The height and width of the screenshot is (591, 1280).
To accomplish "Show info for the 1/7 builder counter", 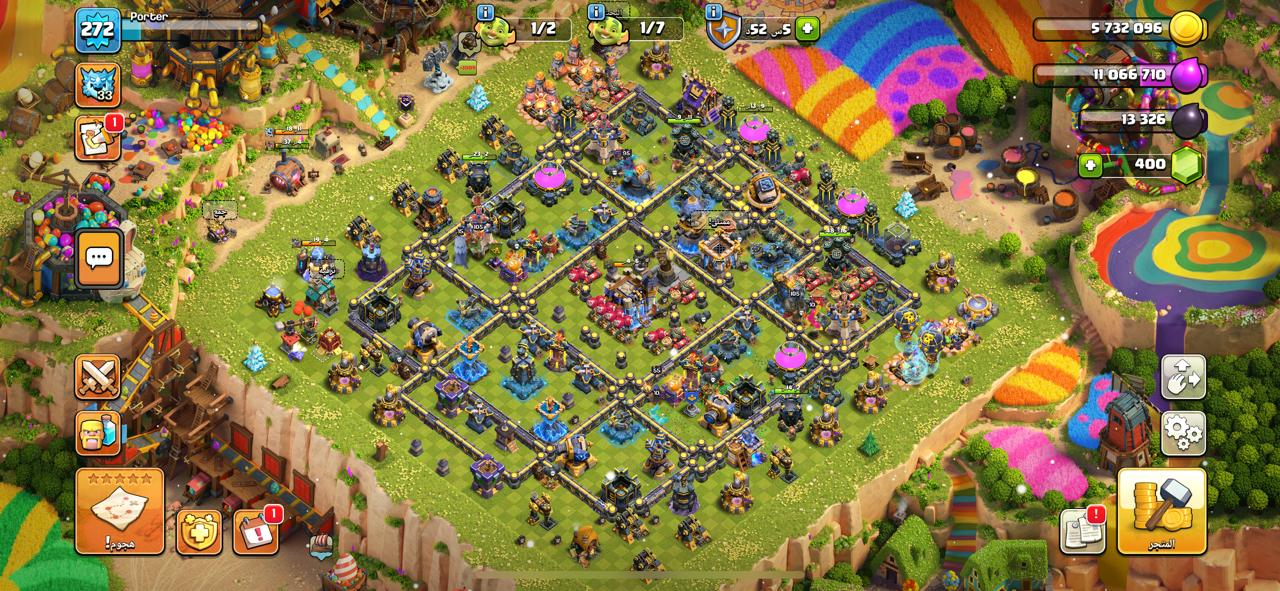I will 596,13.
